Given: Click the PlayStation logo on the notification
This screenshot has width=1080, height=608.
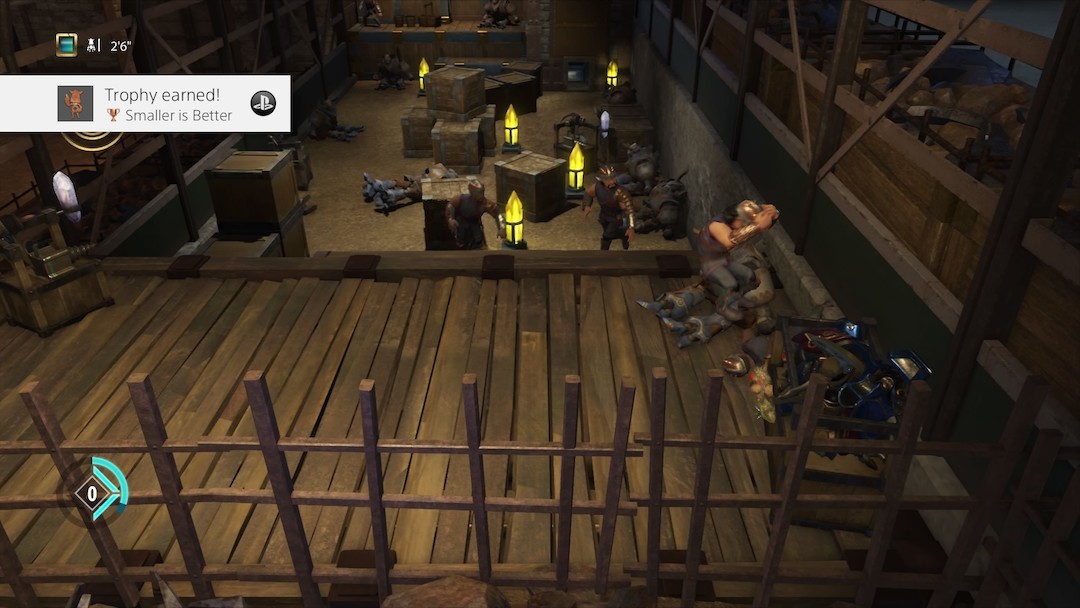Looking at the screenshot, I should click(263, 103).
